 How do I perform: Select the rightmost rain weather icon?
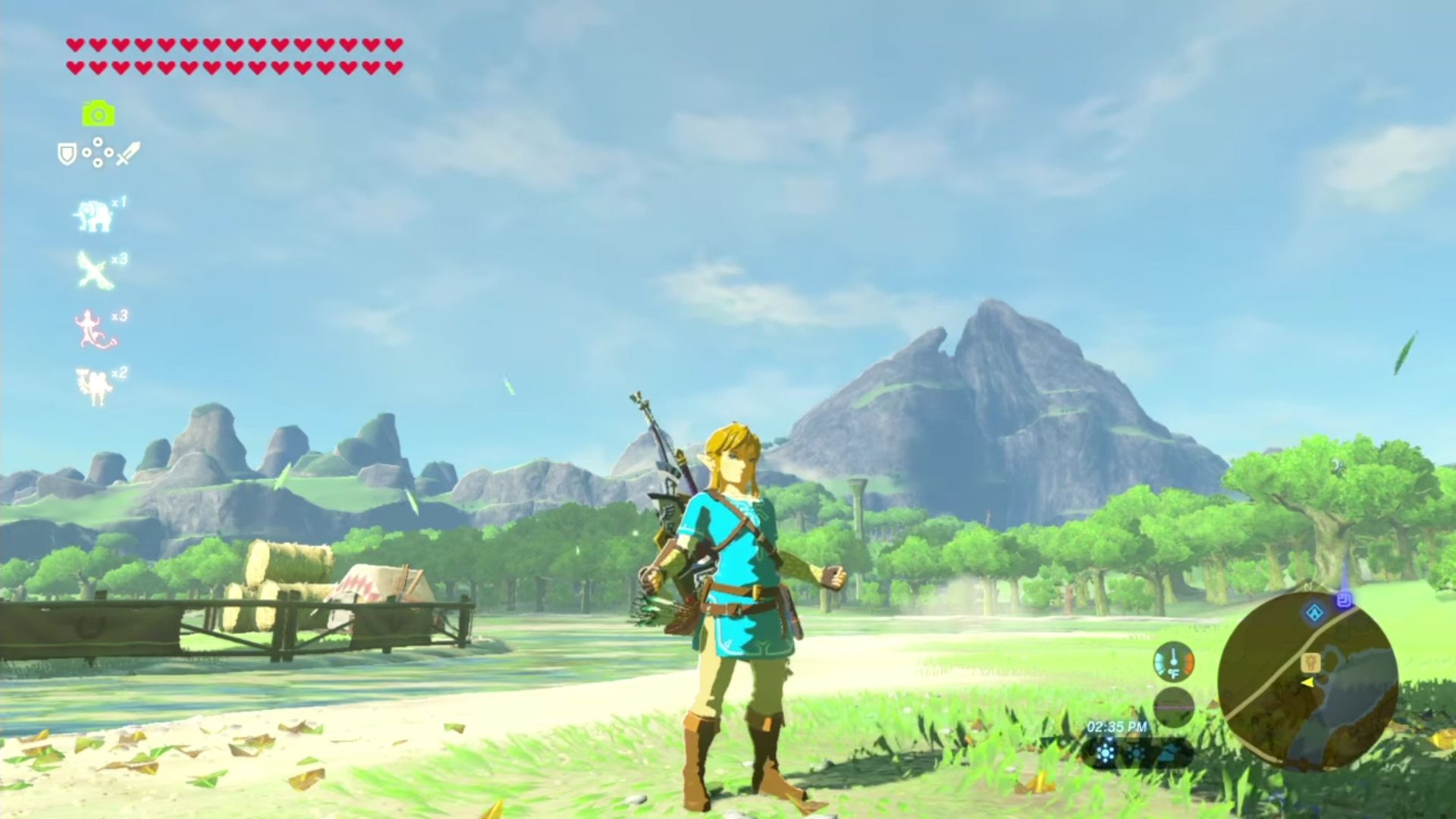[1172, 753]
